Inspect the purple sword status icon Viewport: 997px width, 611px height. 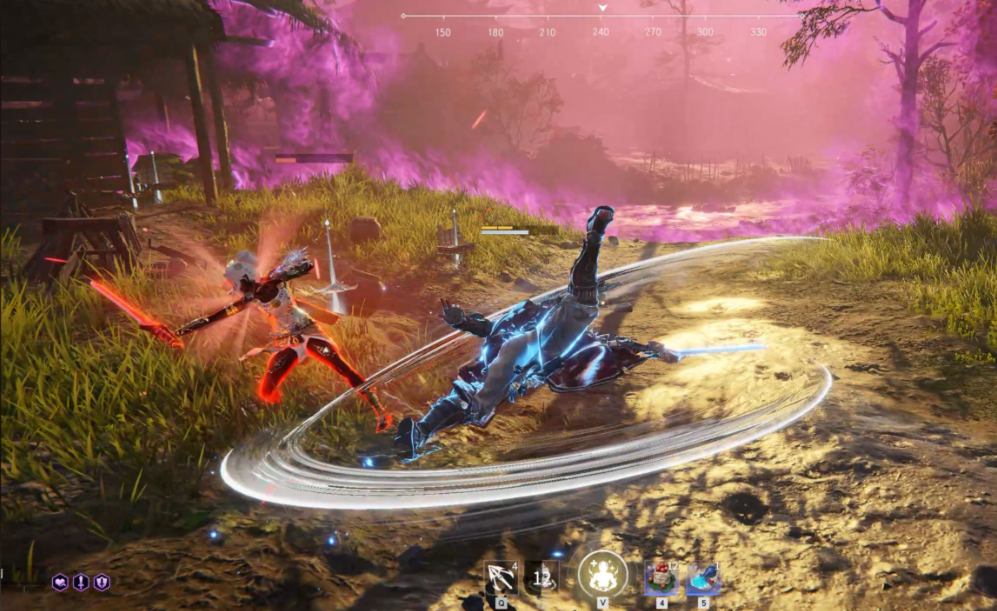coord(81,582)
